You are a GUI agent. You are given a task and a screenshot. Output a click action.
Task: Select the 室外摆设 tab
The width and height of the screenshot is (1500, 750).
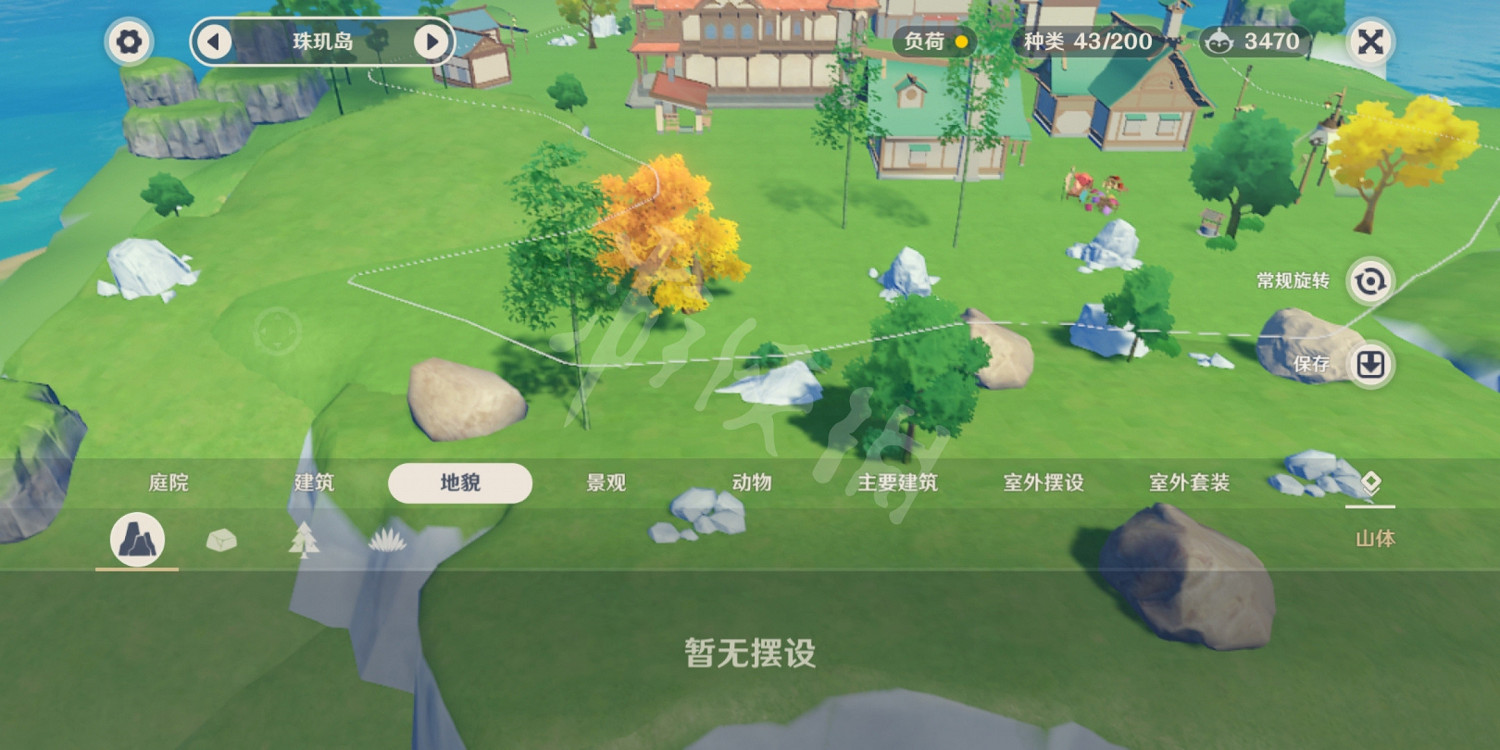click(1042, 482)
